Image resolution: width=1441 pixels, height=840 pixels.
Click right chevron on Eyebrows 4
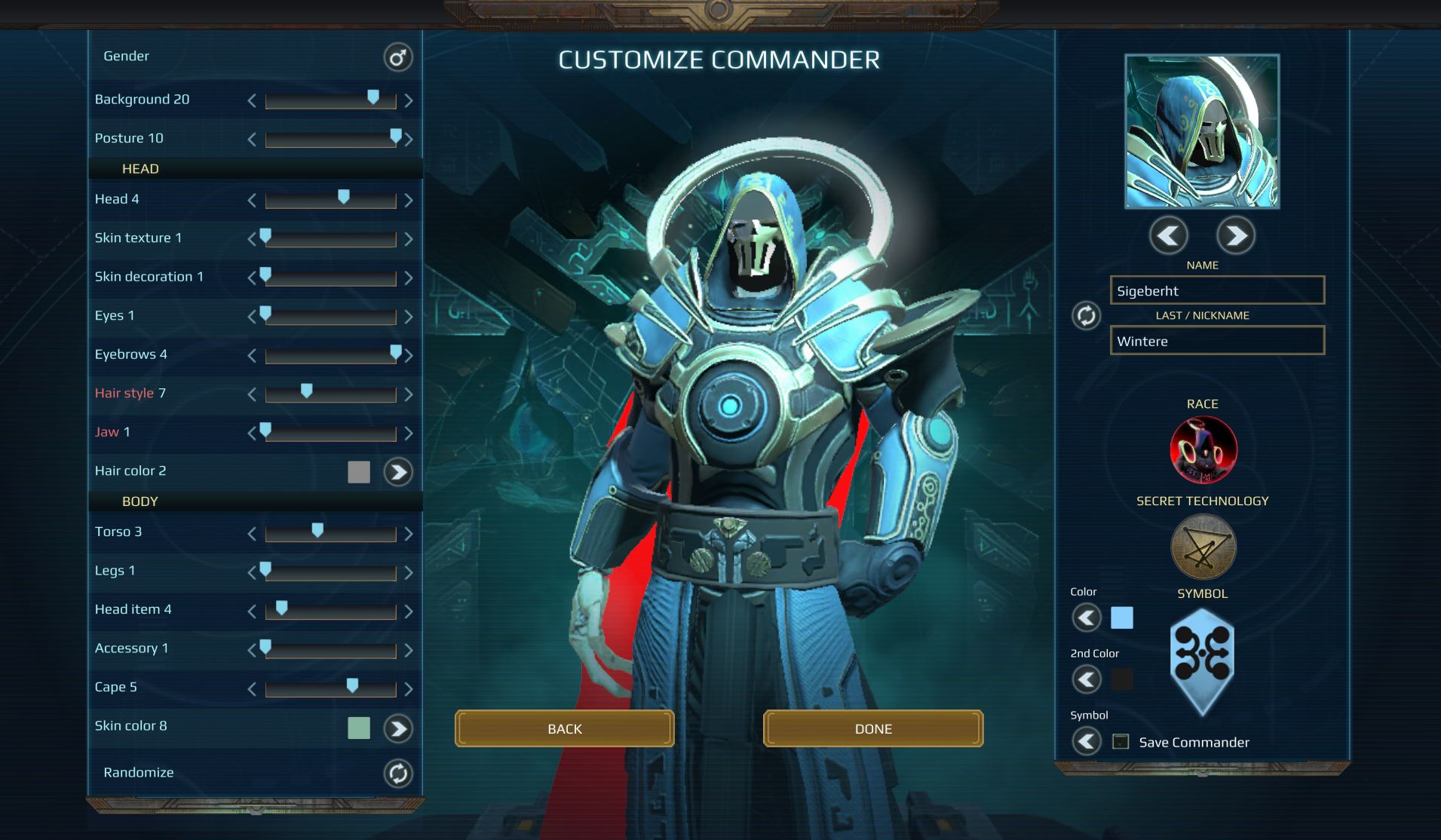pyautogui.click(x=410, y=354)
